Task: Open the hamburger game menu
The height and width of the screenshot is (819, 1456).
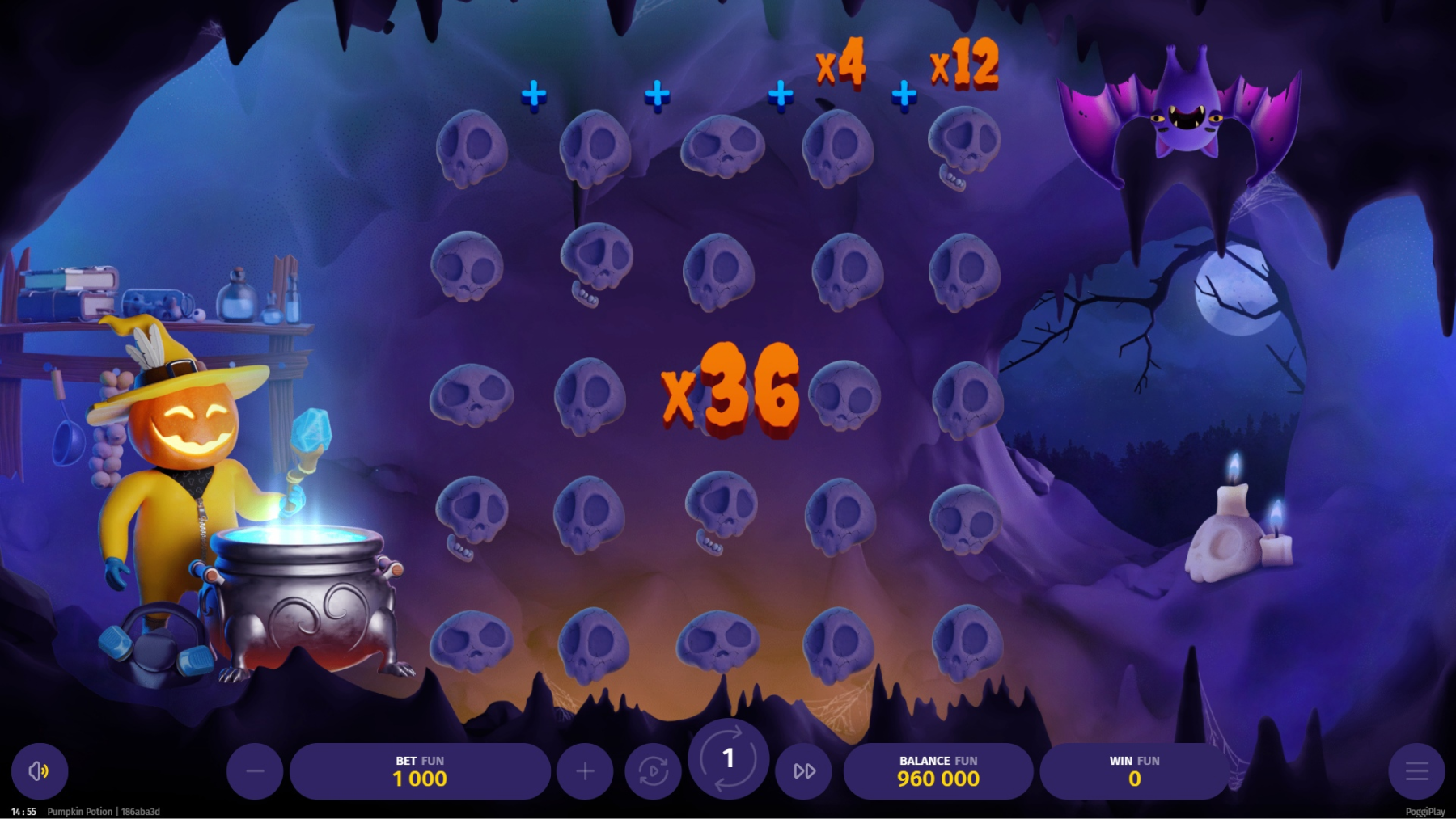Action: [x=1416, y=771]
